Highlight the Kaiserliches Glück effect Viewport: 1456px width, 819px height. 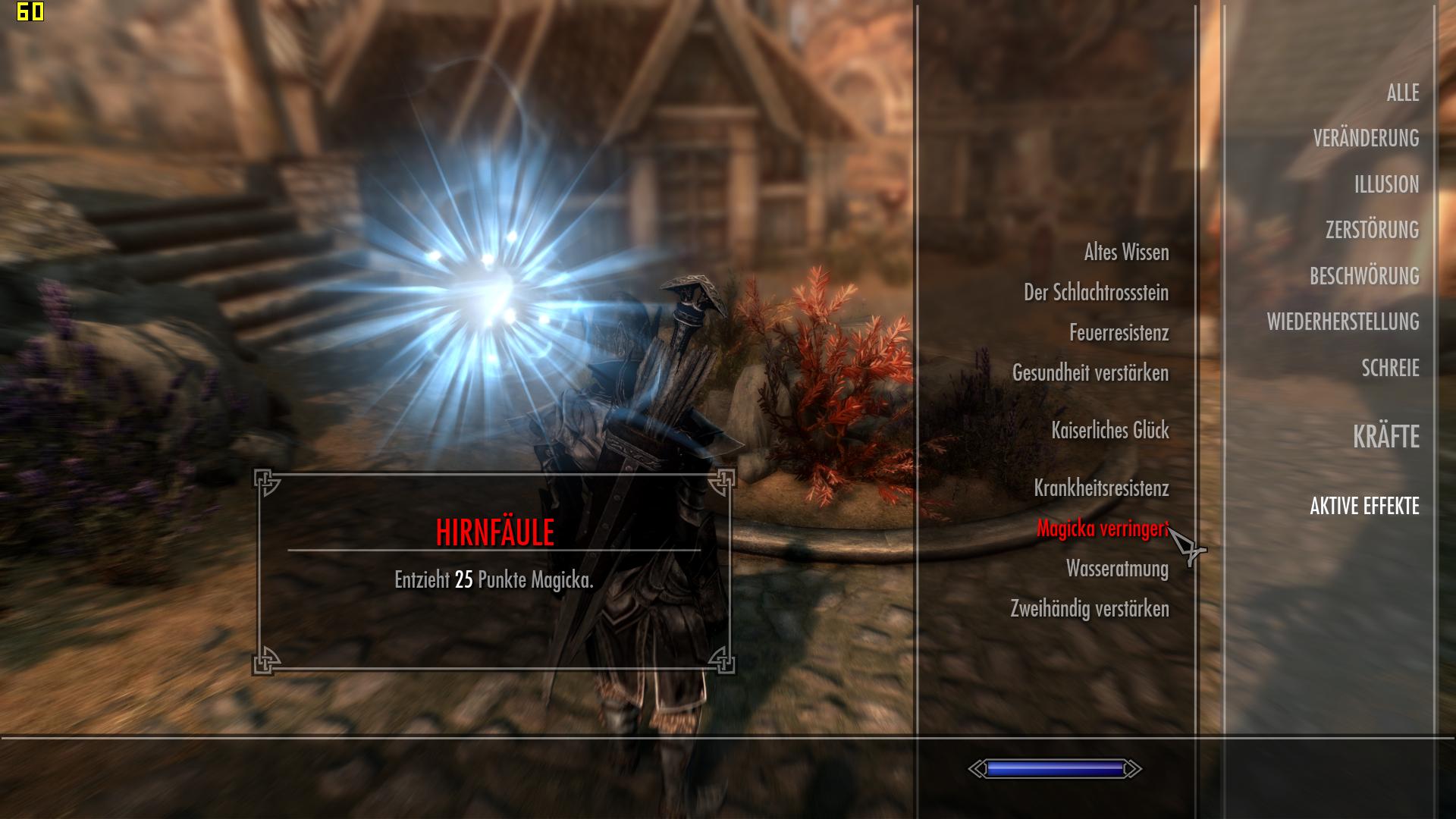[1109, 431]
